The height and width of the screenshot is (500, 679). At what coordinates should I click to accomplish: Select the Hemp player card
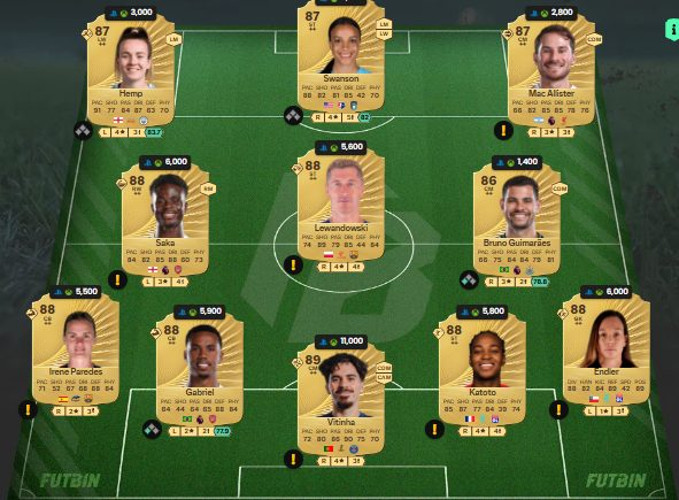pyautogui.click(x=132, y=72)
